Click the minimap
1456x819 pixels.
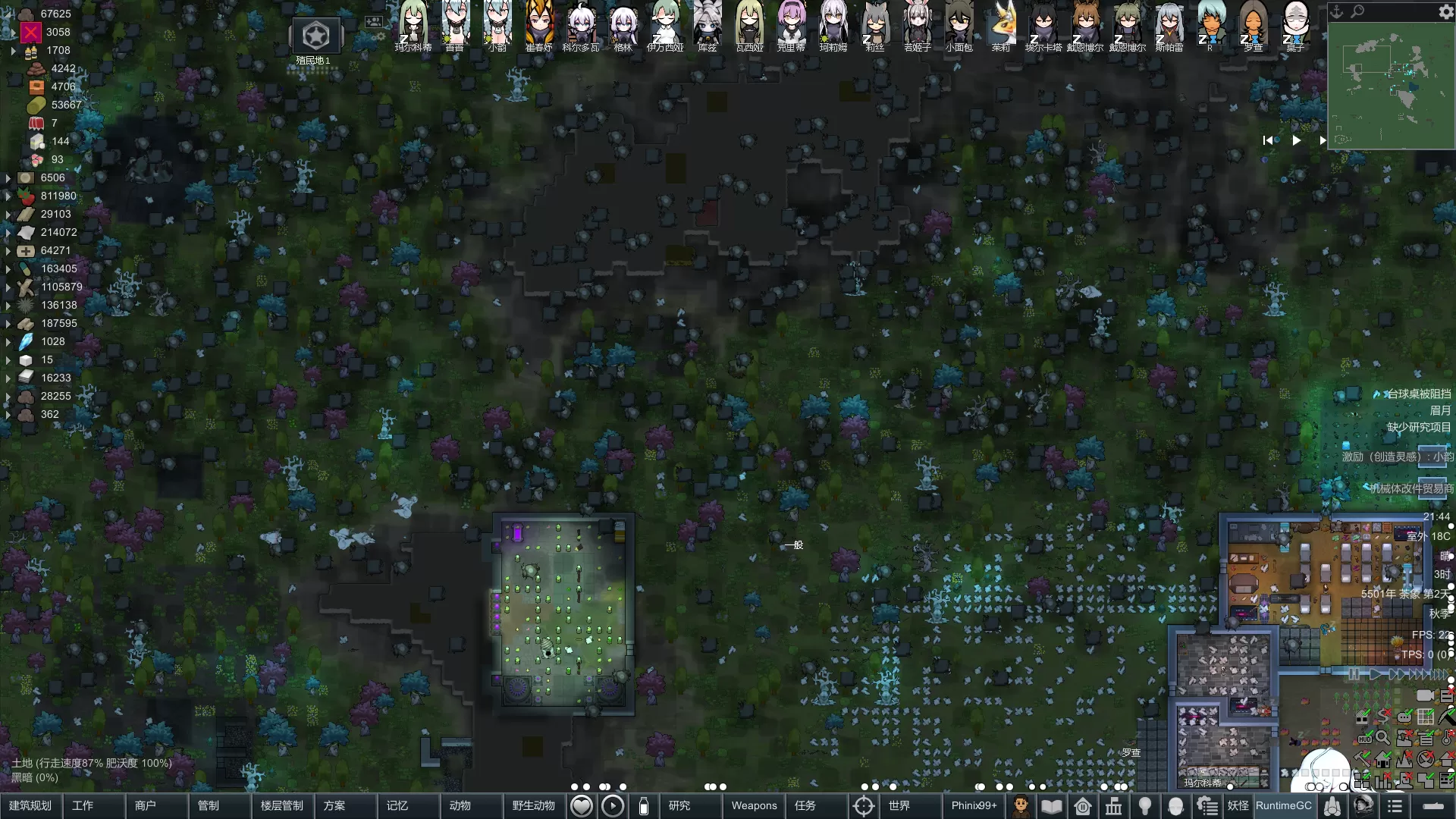[1390, 85]
